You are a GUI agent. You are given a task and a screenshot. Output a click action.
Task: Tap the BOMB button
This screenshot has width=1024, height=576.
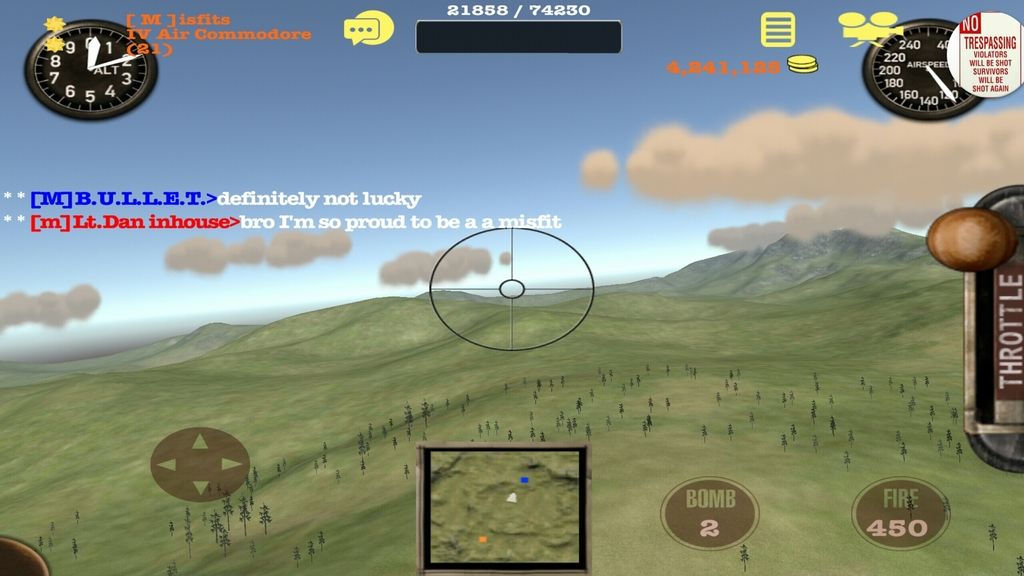710,512
